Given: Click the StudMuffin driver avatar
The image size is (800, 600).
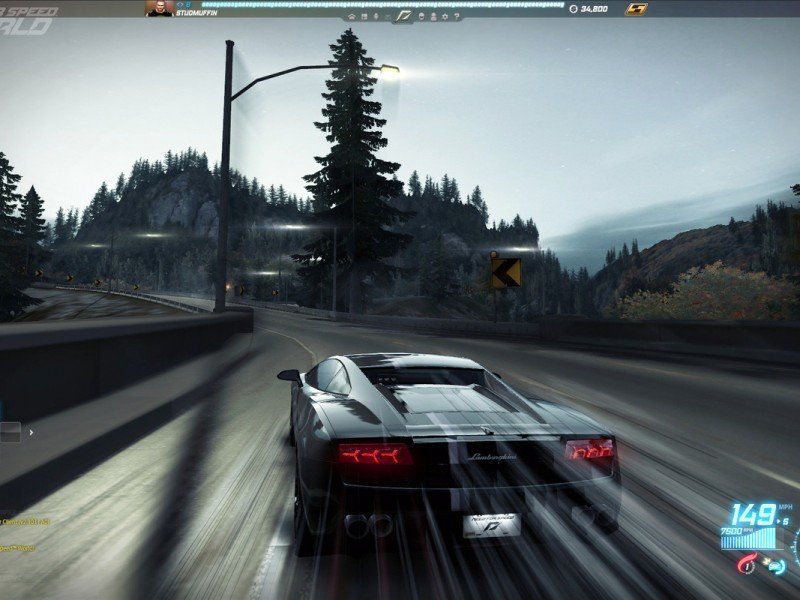Looking at the screenshot, I should tap(158, 8).
